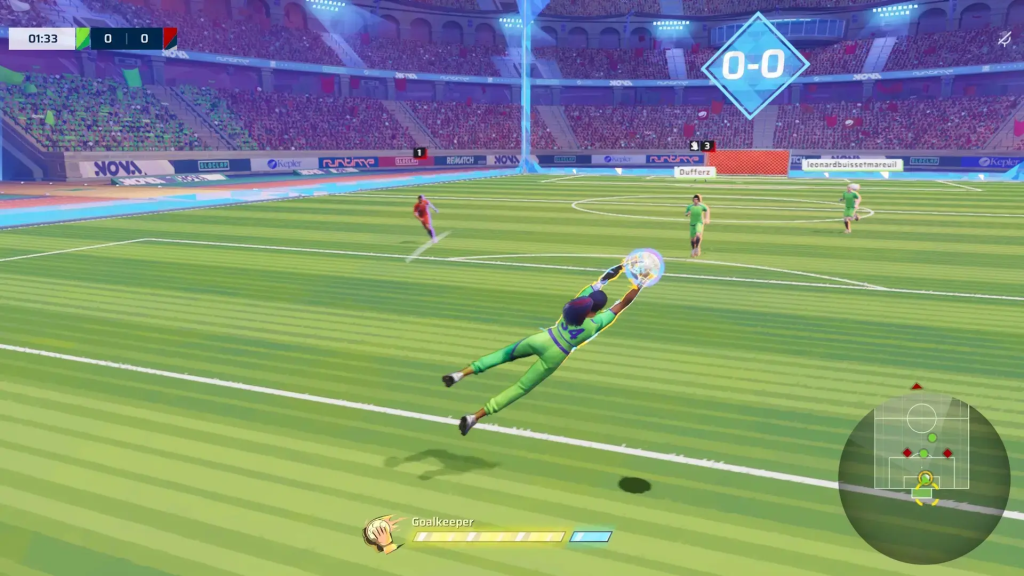Open the circular pitch minimap
Image resolution: width=1024 pixels, height=576 pixels.
tap(923, 476)
